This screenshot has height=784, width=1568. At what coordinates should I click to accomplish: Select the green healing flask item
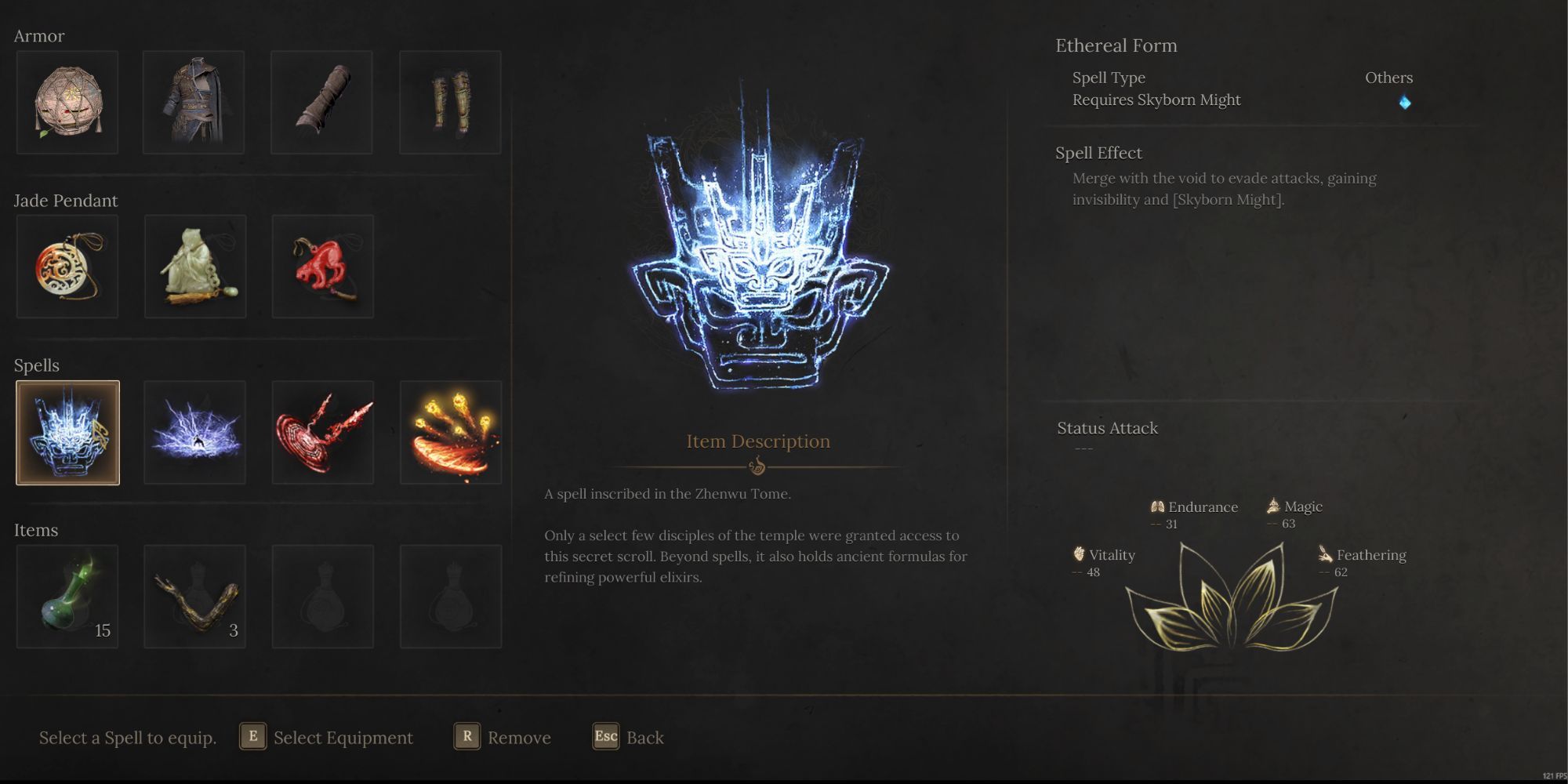pyautogui.click(x=67, y=597)
